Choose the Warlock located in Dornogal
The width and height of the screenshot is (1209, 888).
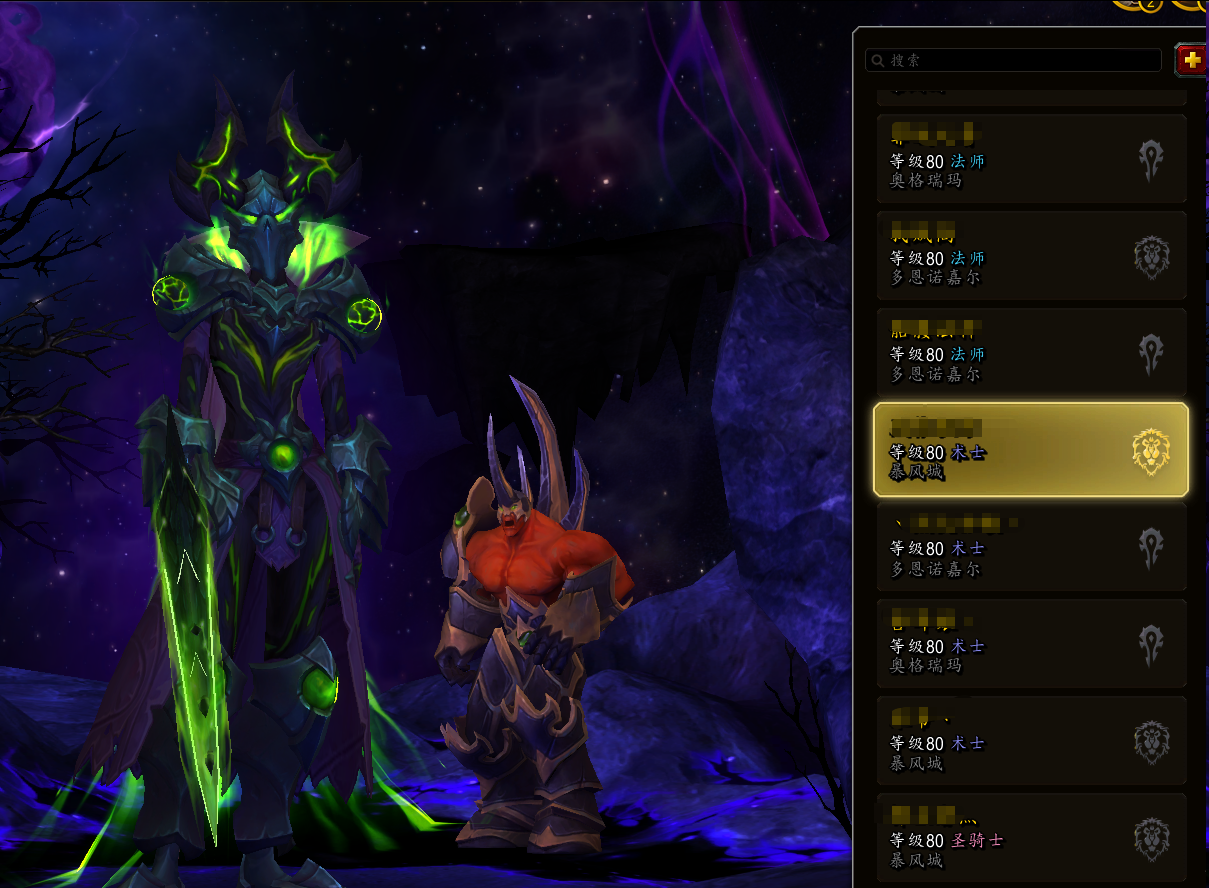click(1031, 547)
